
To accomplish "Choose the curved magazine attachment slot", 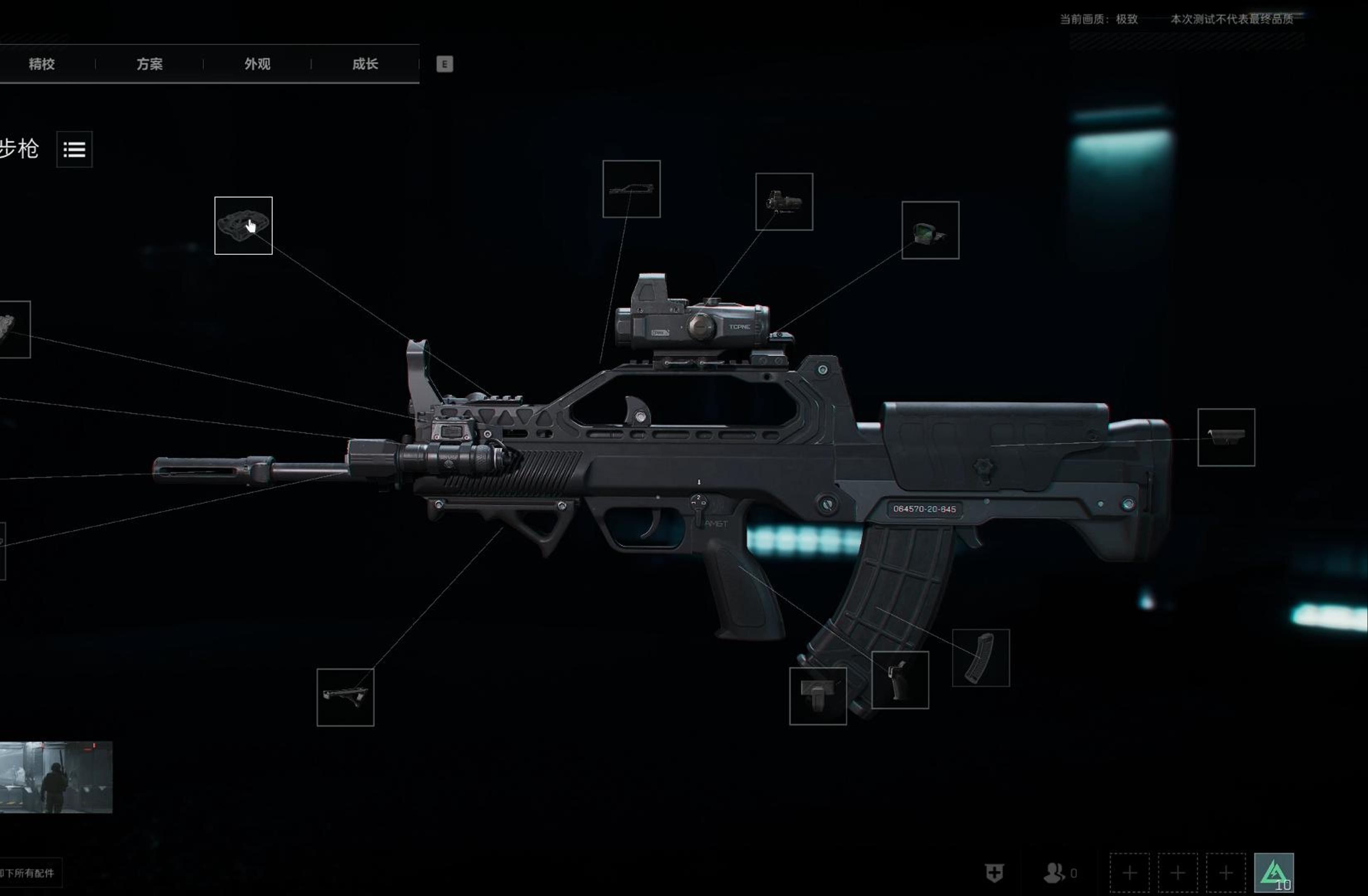I will [980, 657].
